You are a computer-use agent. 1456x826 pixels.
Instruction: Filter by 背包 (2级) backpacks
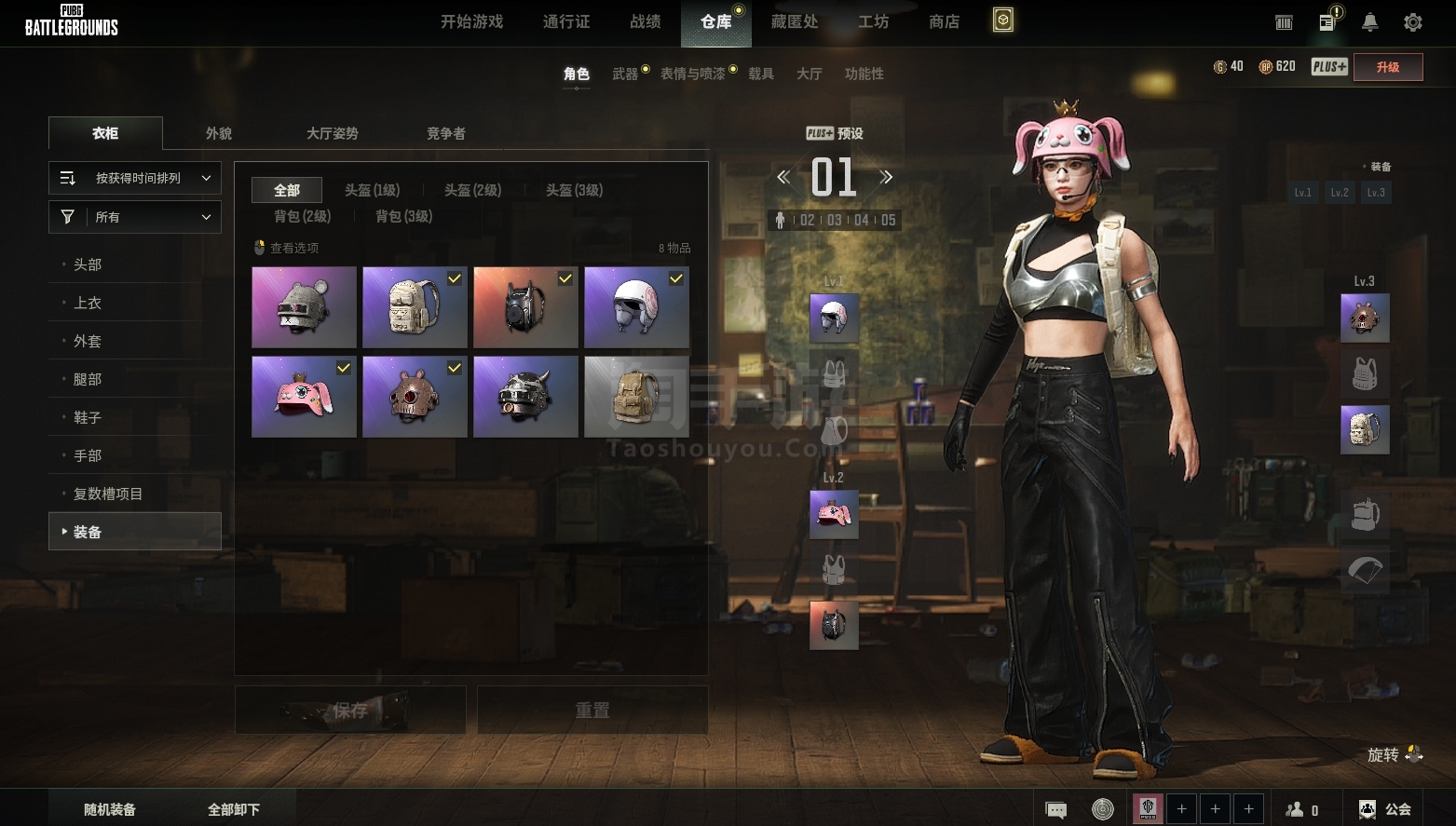pyautogui.click(x=302, y=216)
